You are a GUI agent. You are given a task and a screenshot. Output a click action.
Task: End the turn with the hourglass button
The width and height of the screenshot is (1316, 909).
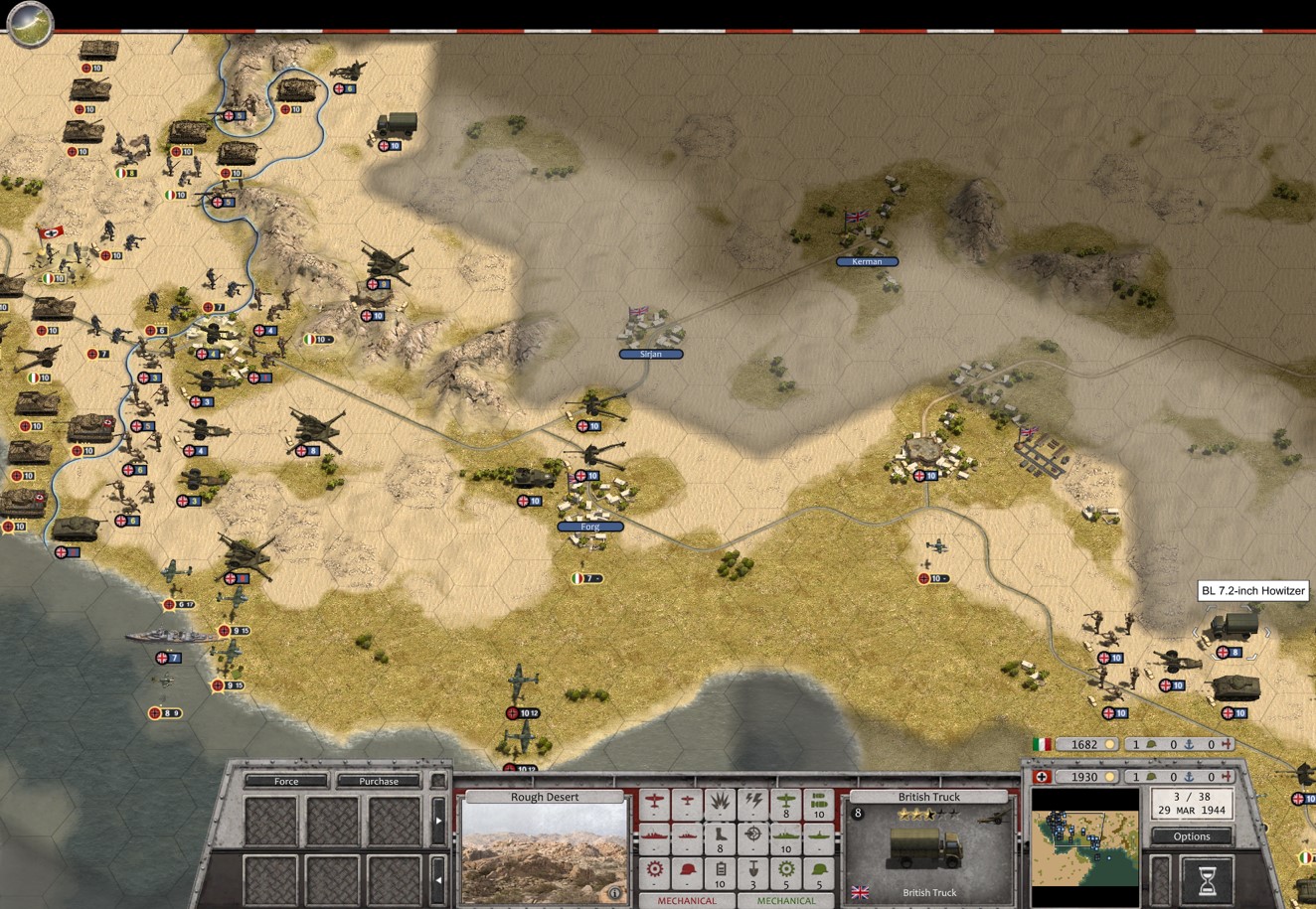[1207, 880]
